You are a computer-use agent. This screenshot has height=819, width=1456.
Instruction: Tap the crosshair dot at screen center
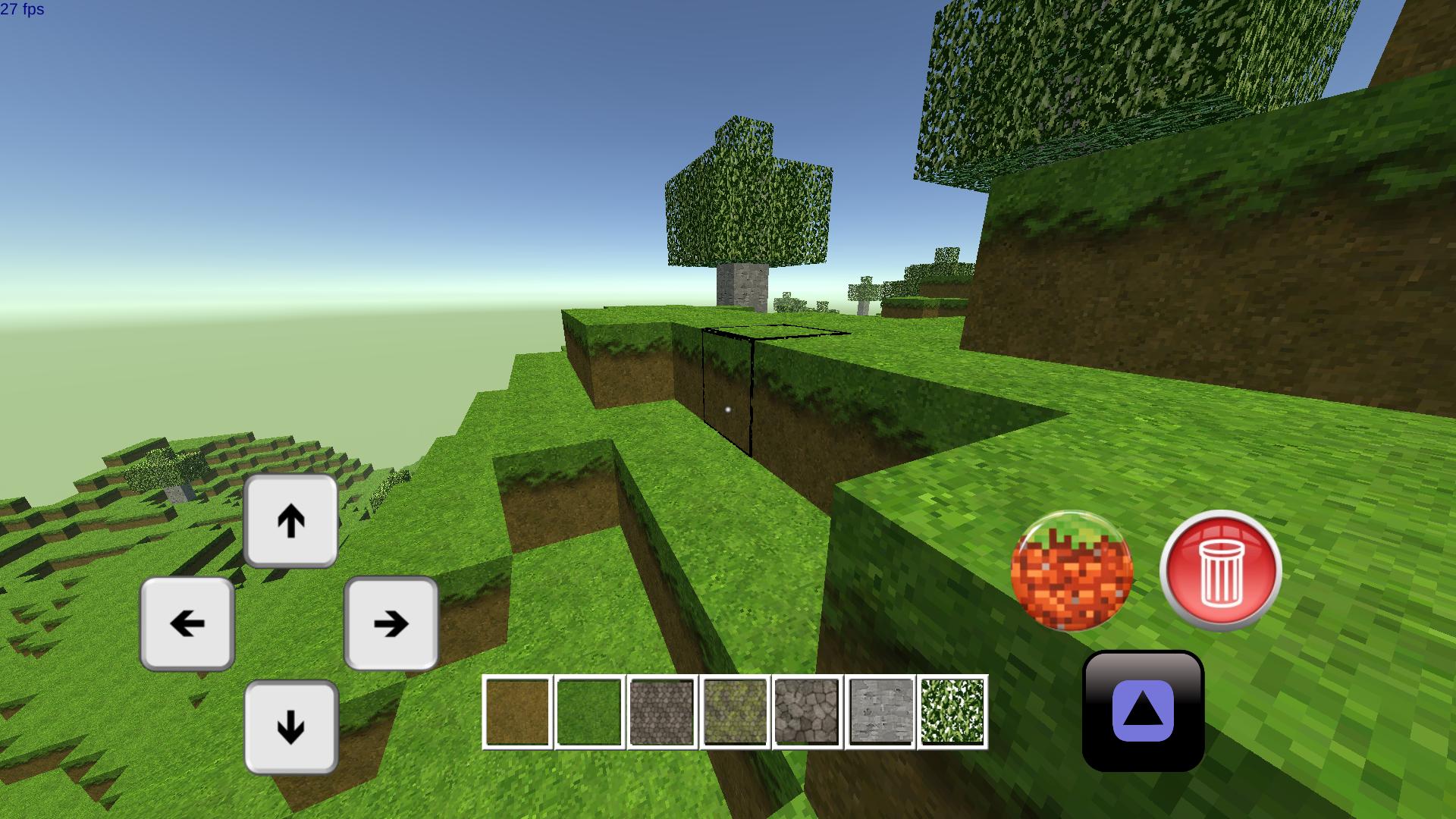[x=729, y=408]
